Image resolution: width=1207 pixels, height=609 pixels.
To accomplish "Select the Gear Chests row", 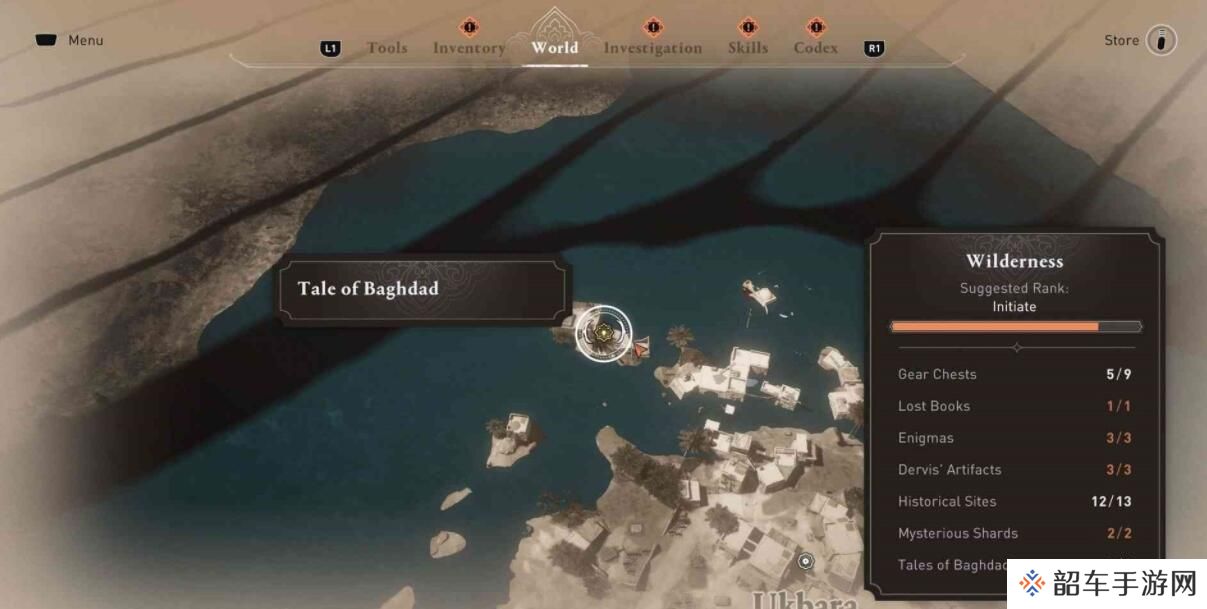I will pyautogui.click(x=1014, y=374).
